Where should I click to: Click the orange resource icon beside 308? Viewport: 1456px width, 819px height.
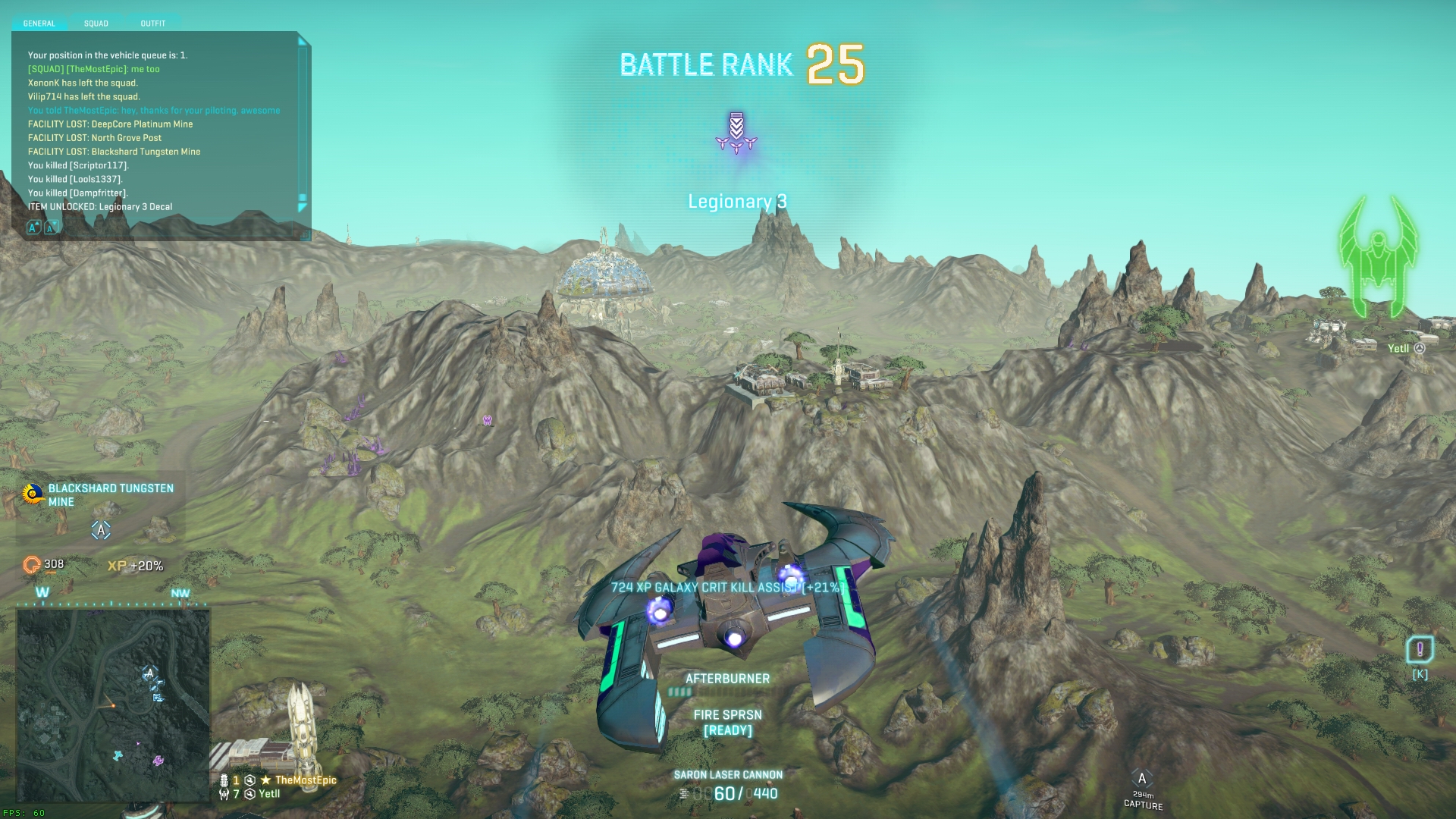(32, 565)
